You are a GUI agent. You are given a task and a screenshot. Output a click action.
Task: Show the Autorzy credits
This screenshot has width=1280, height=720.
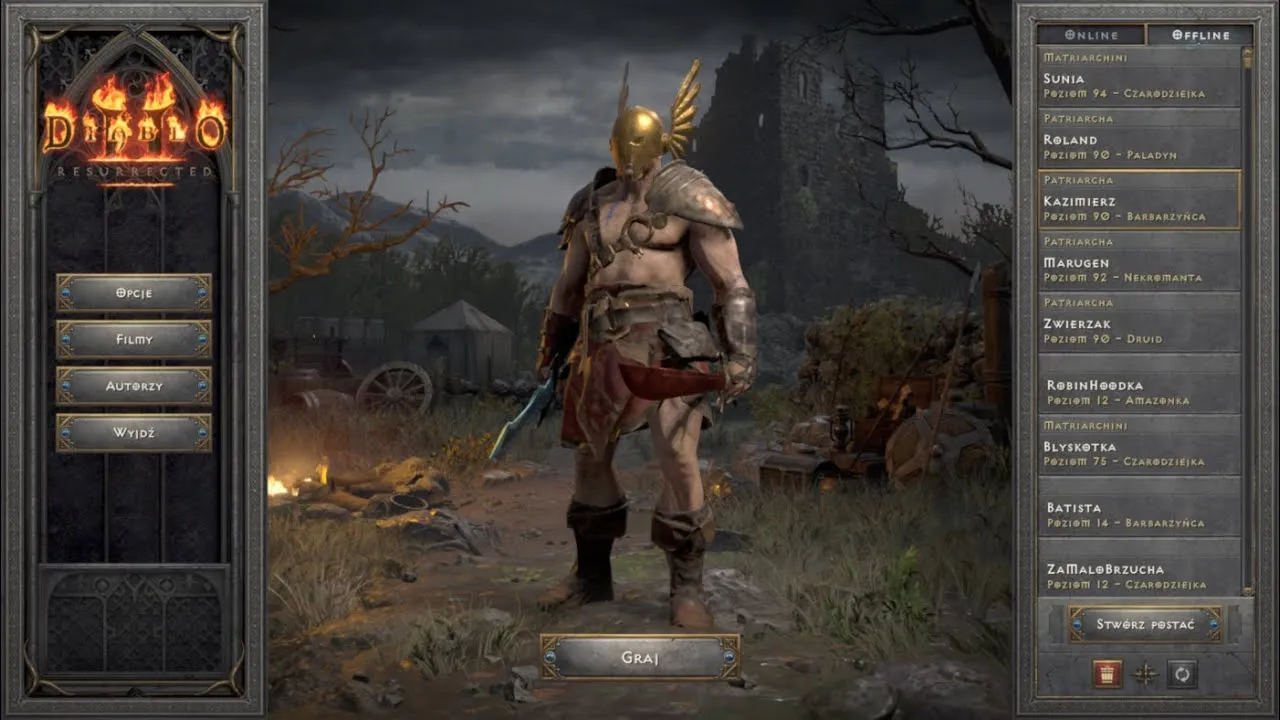133,386
